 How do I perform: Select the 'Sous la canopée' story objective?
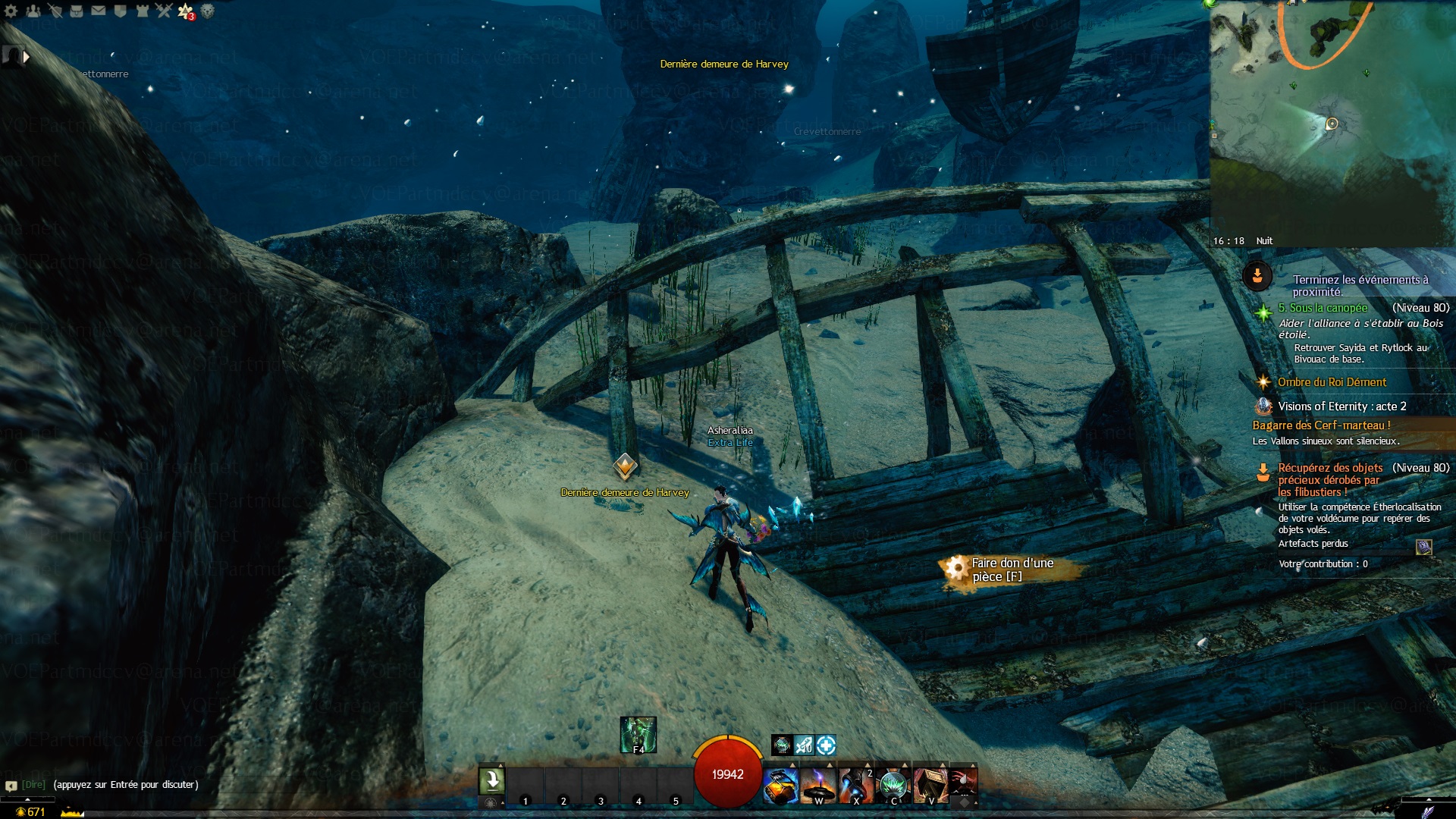[1323, 308]
